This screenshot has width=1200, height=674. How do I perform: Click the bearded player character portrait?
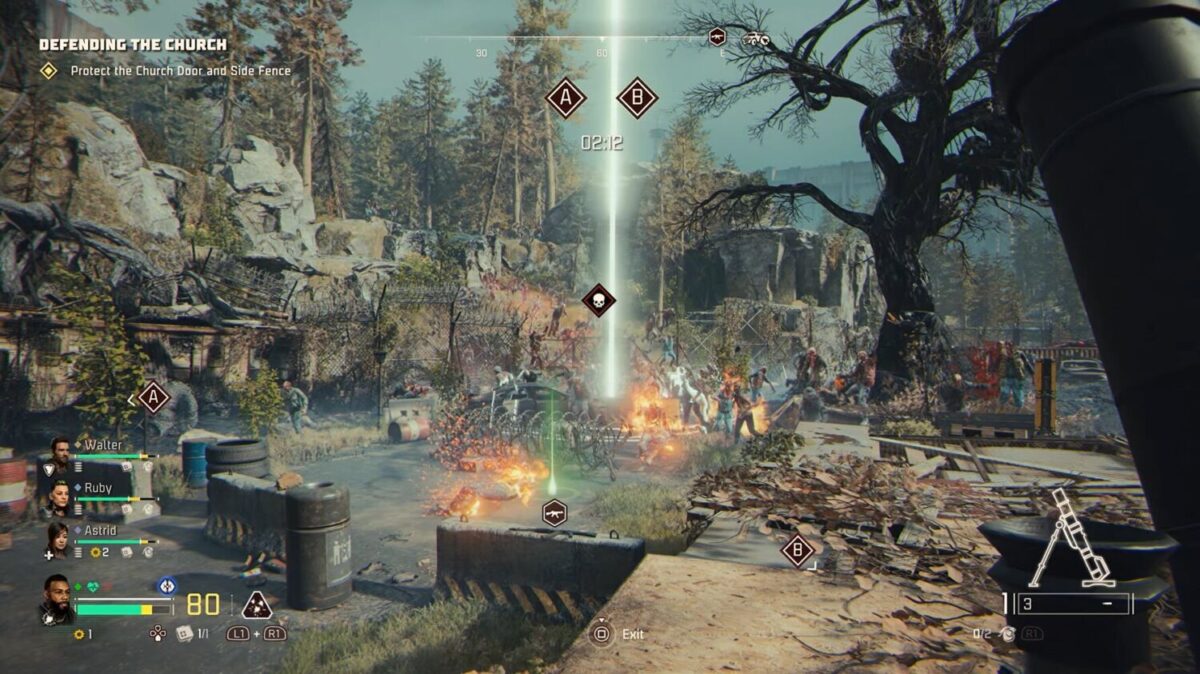click(57, 597)
